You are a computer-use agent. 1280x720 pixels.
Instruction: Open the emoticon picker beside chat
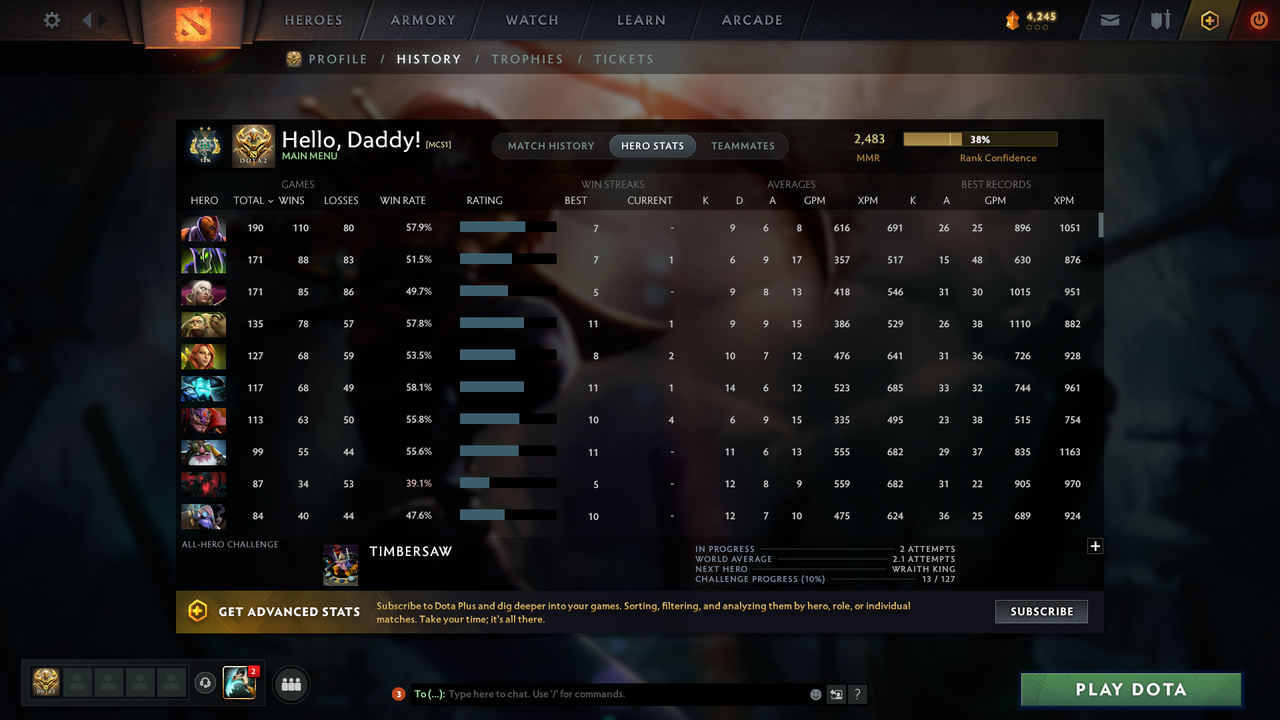point(815,693)
